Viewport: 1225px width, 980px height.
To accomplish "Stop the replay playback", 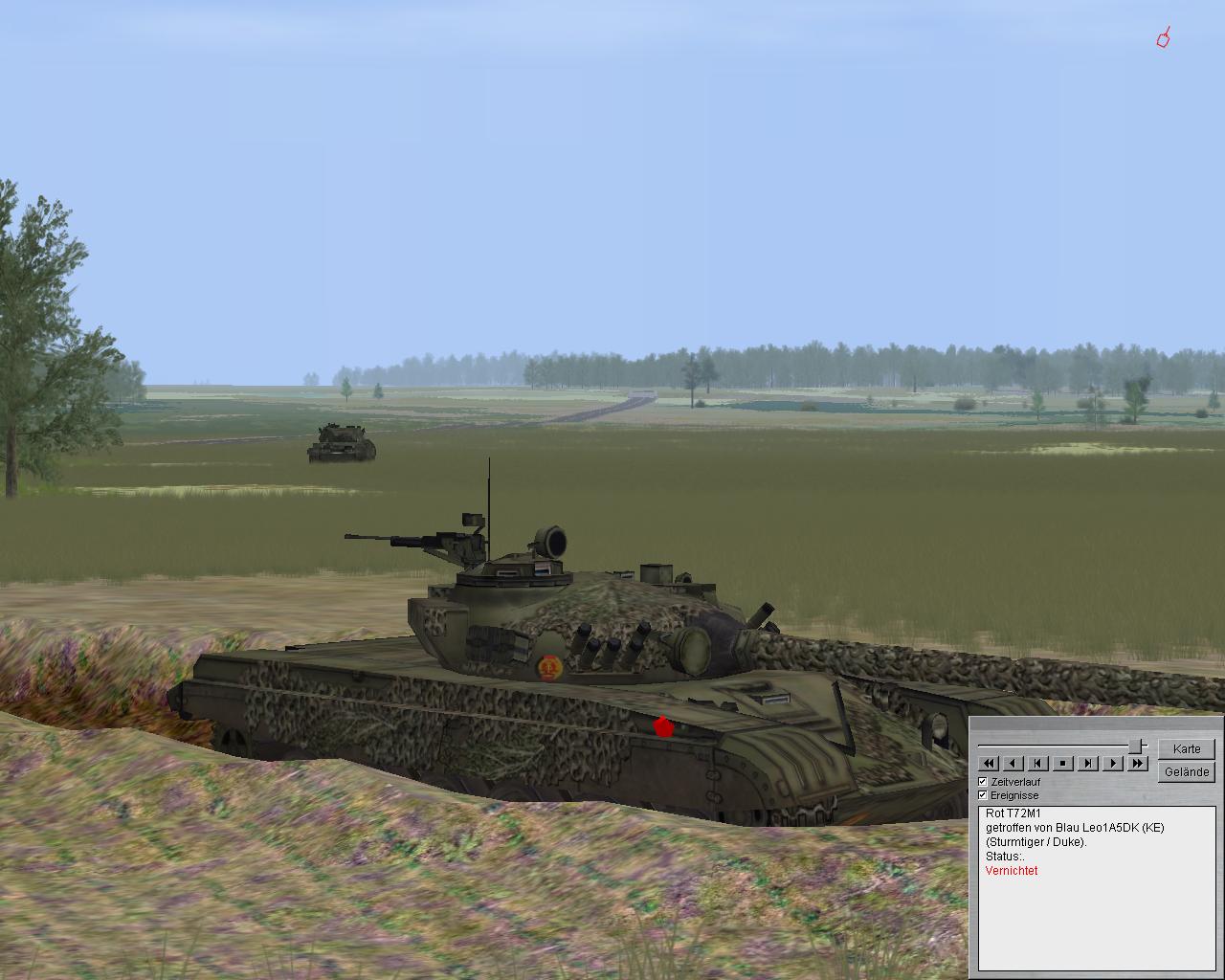I will [x=1063, y=763].
